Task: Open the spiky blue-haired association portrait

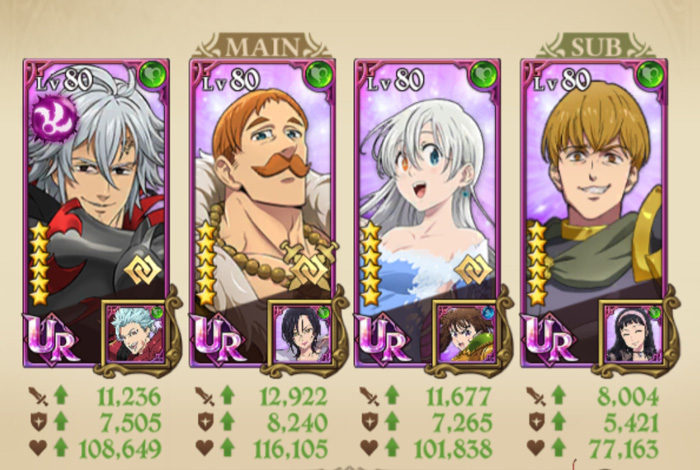Action: pyautogui.click(x=135, y=334)
